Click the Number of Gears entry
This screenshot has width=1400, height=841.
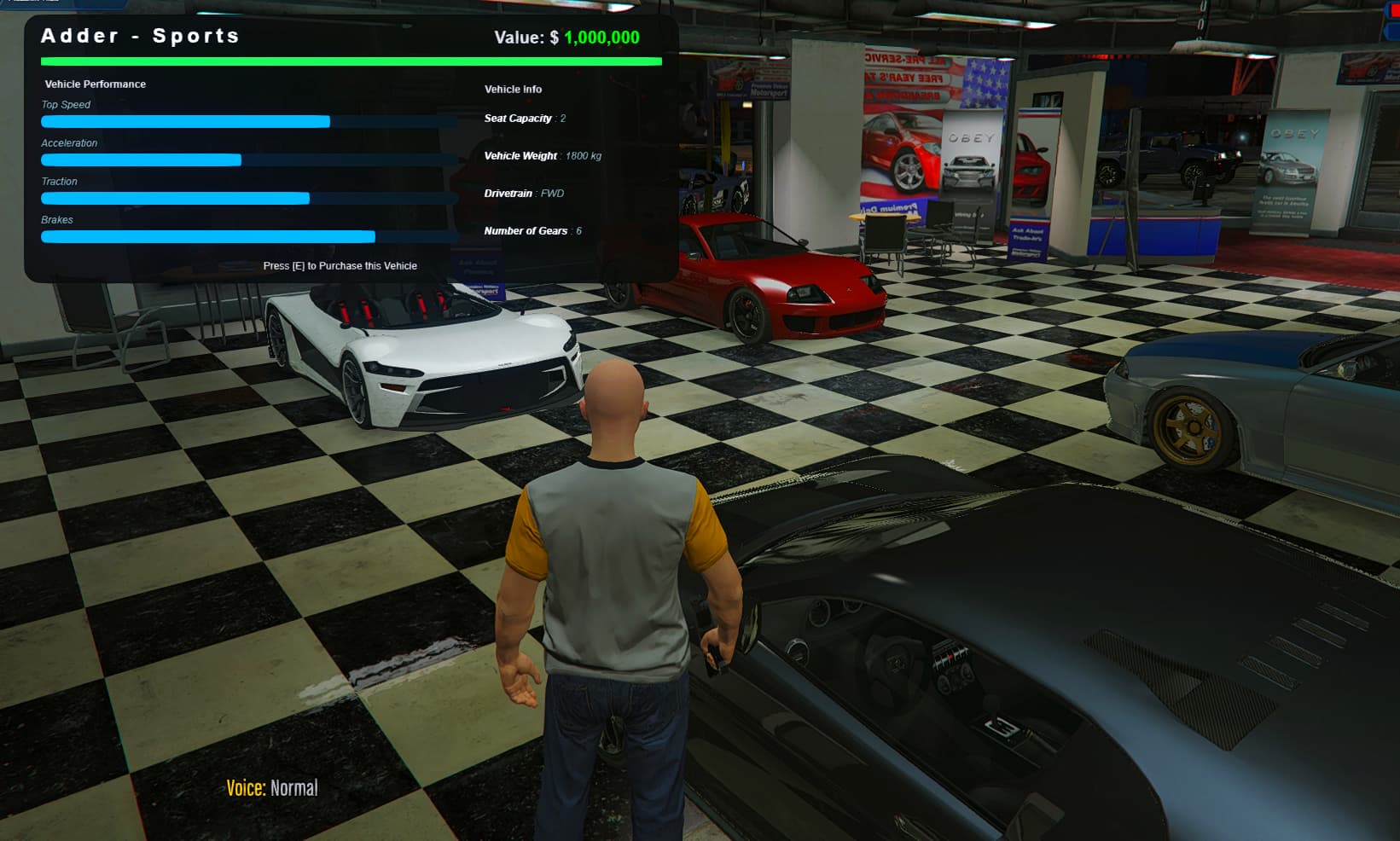pos(531,230)
